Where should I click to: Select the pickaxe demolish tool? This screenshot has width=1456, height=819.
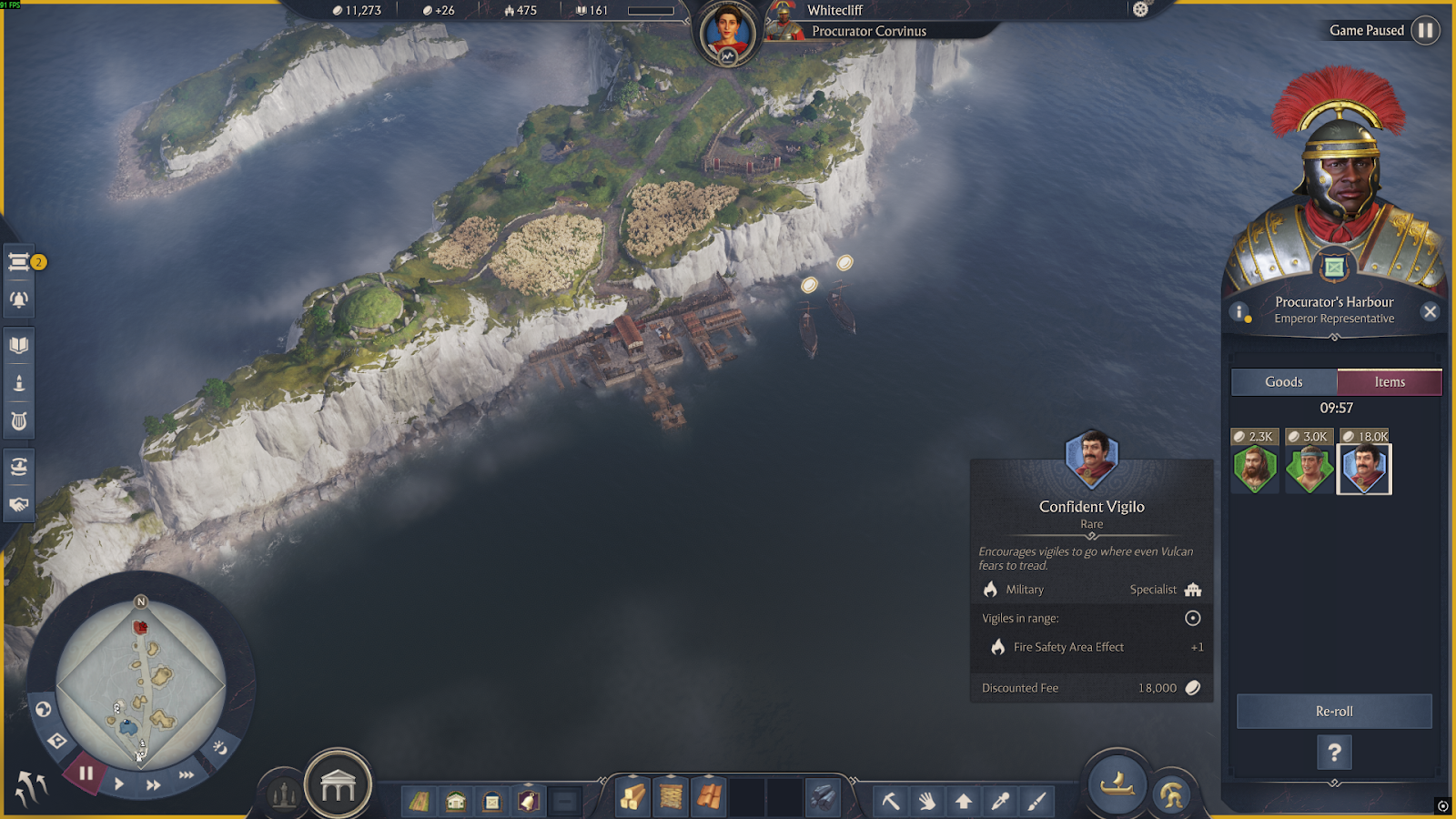(x=890, y=801)
